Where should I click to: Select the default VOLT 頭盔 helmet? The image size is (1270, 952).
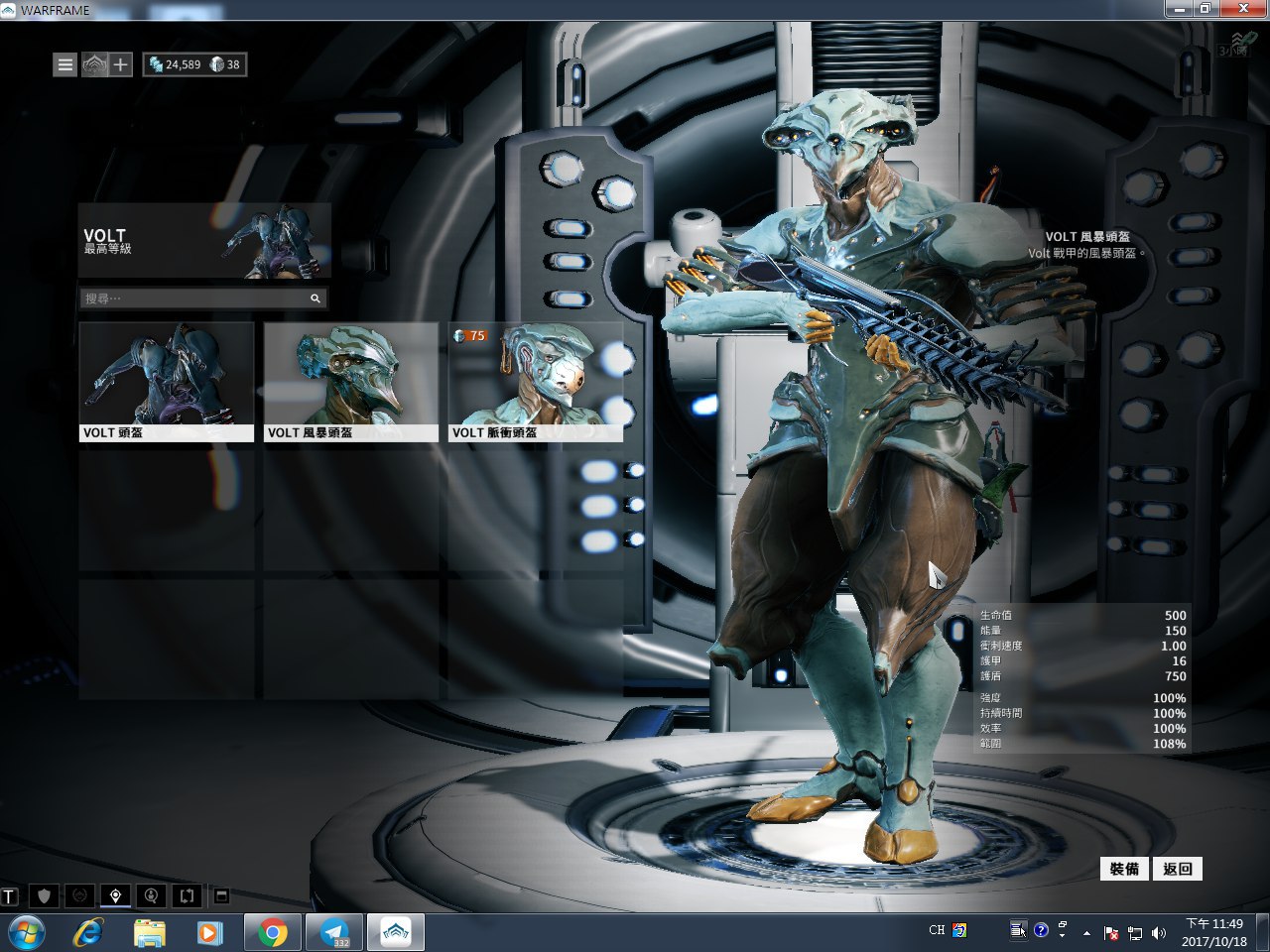coord(167,382)
